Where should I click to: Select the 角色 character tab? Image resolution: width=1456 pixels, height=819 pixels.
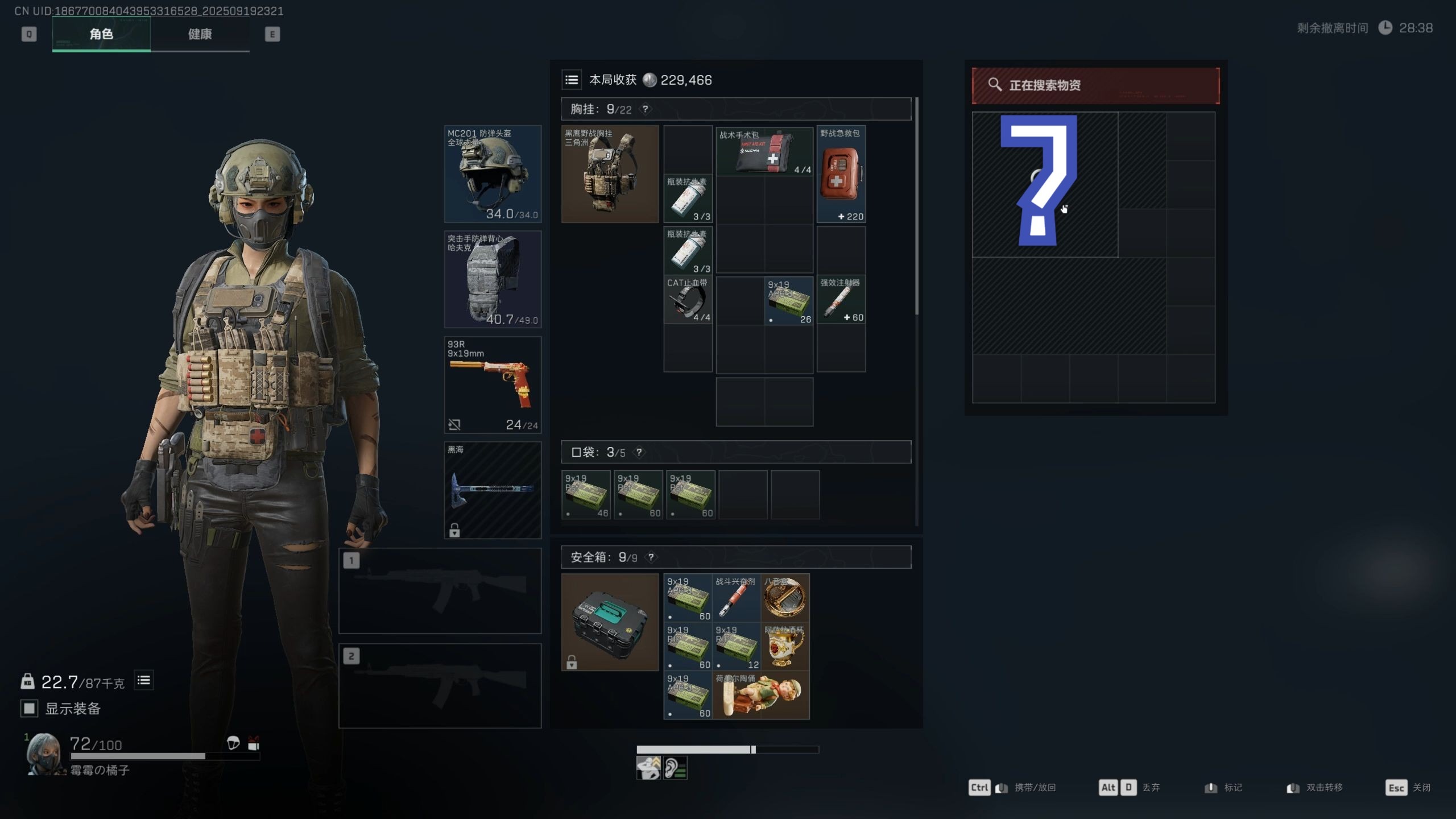point(101,34)
